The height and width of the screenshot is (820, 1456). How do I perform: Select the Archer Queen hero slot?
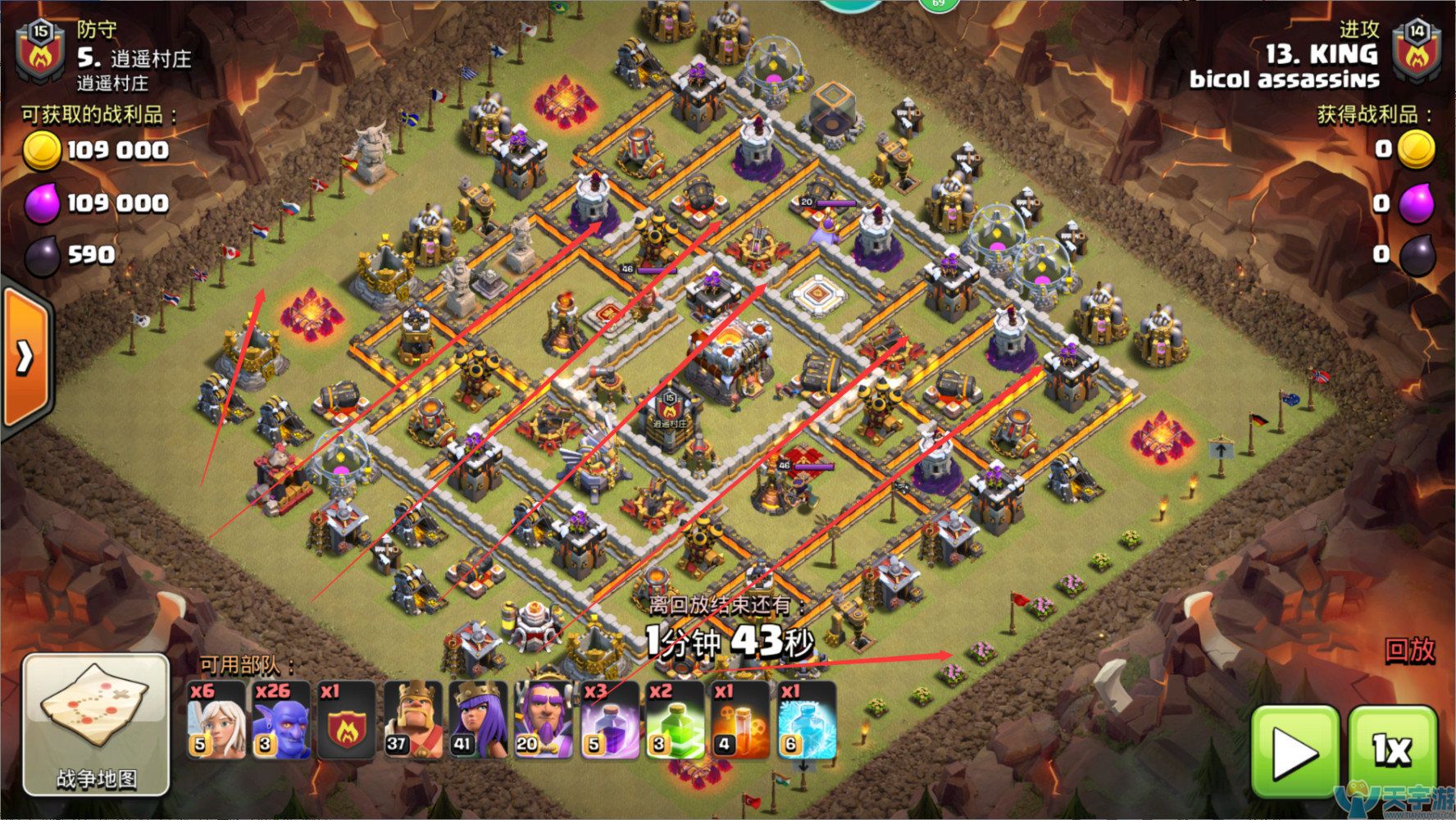pos(478,720)
